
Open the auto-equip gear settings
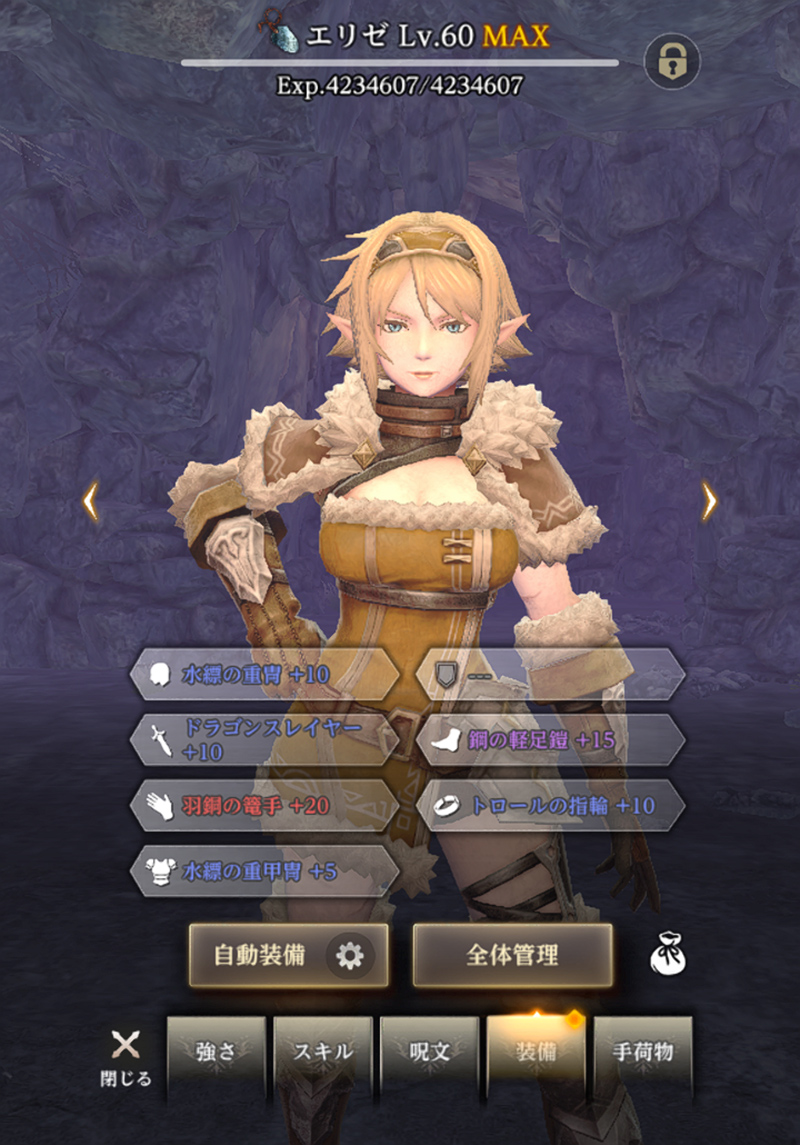[349, 956]
